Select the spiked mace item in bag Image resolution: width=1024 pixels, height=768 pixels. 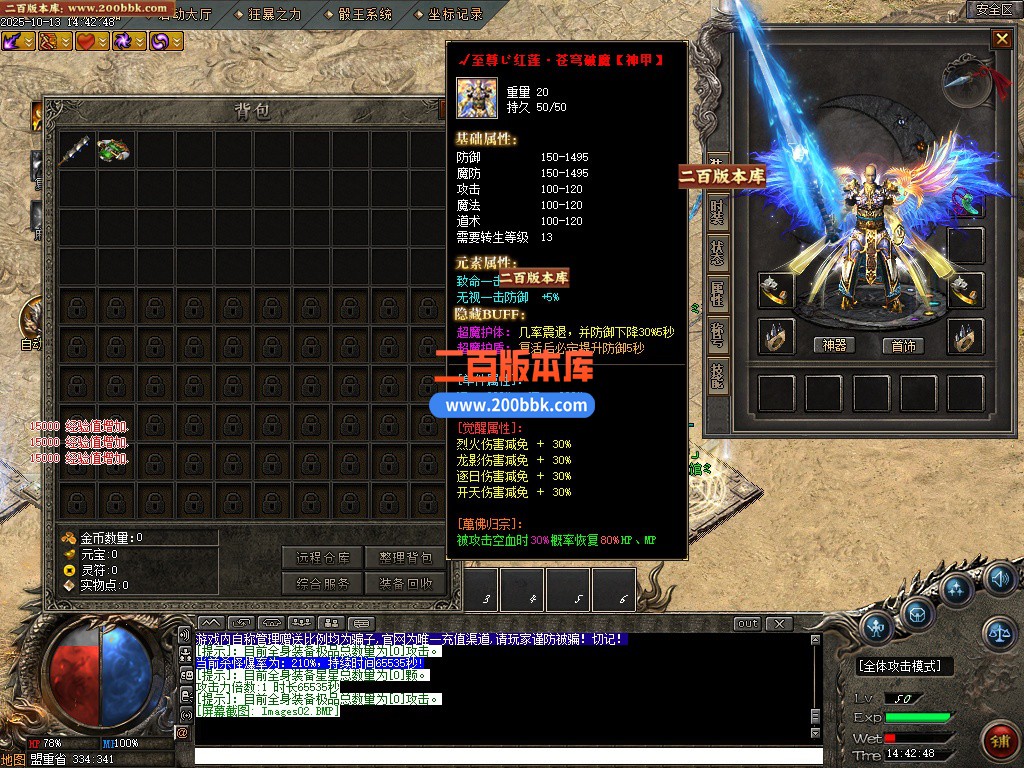(x=75, y=150)
